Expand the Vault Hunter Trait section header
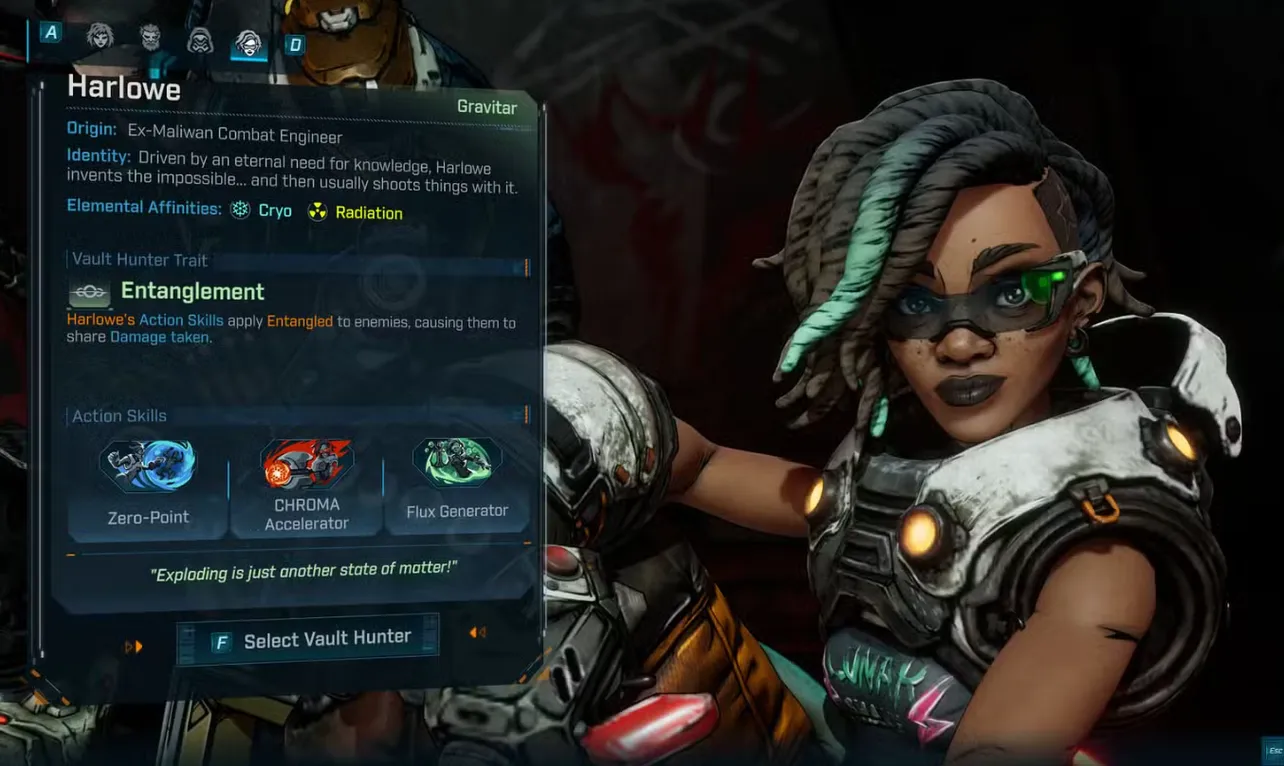 click(x=140, y=259)
